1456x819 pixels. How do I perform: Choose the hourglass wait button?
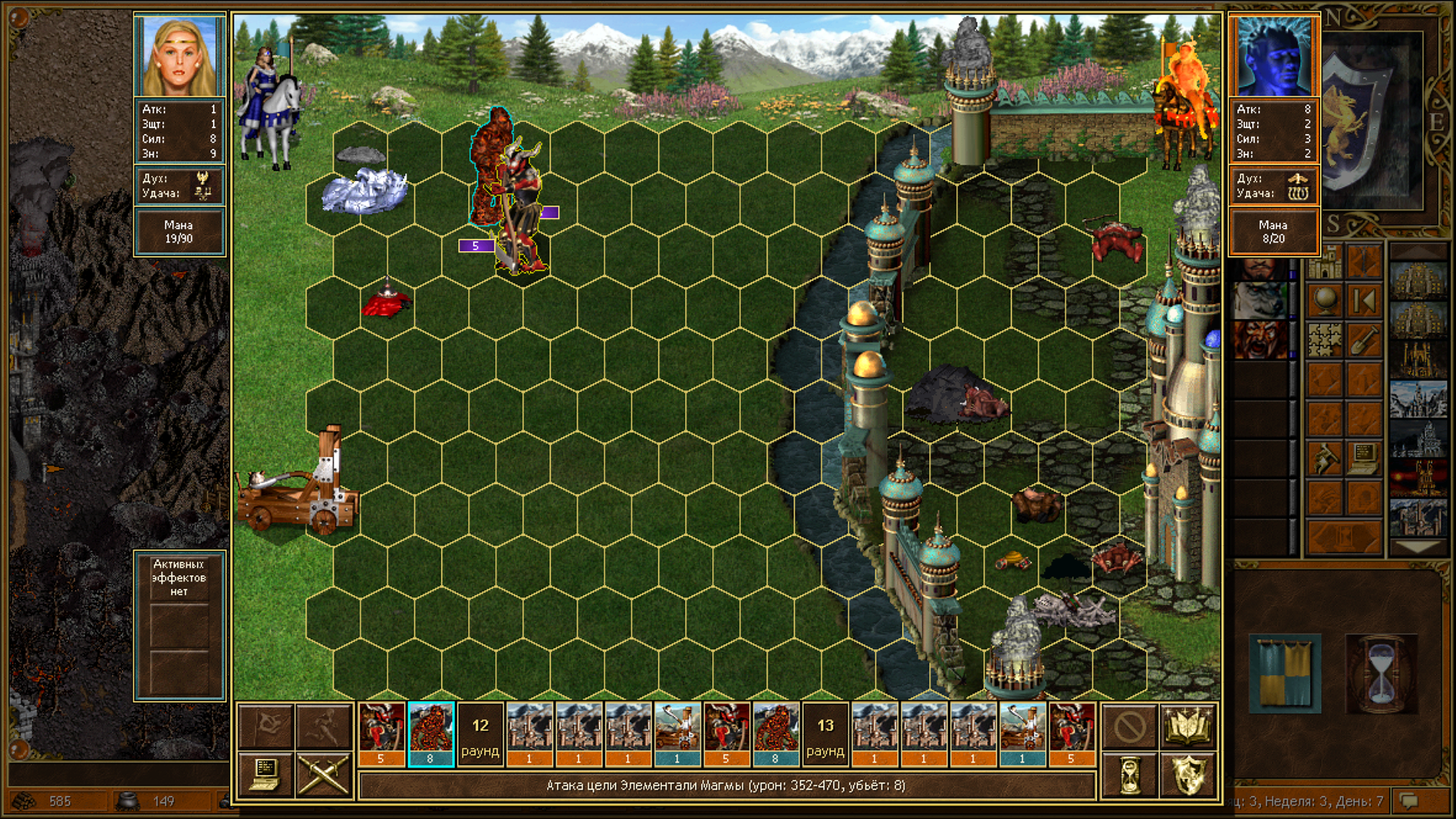(1129, 776)
